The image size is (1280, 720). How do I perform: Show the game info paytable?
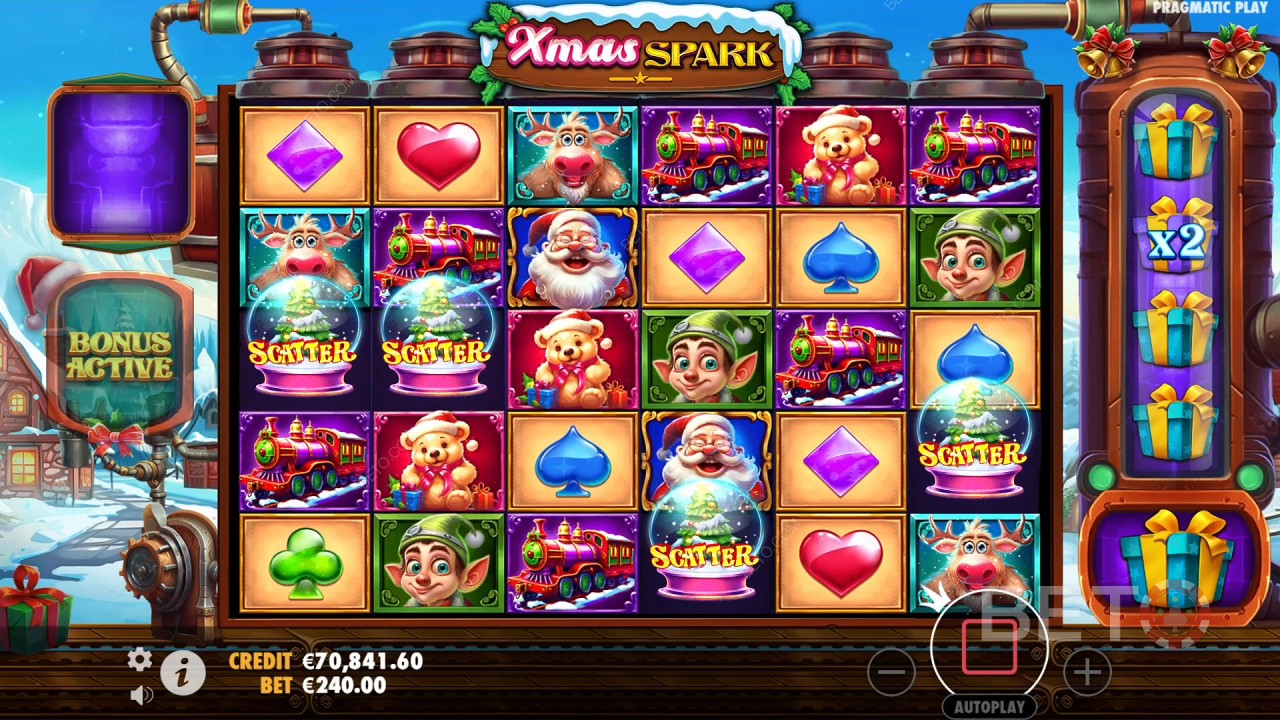(x=183, y=675)
